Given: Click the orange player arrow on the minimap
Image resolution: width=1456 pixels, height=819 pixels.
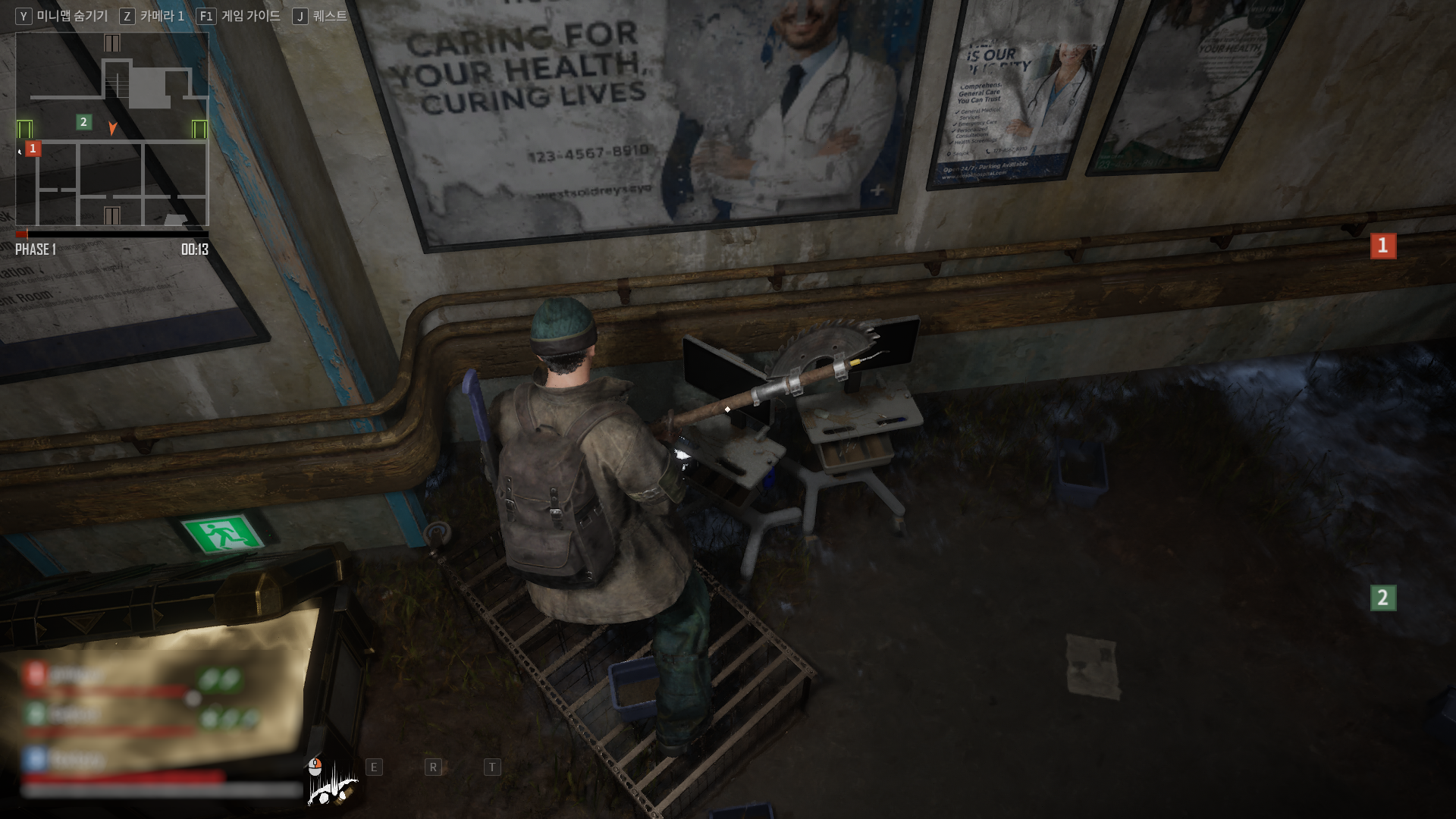Looking at the screenshot, I should pyautogui.click(x=112, y=128).
